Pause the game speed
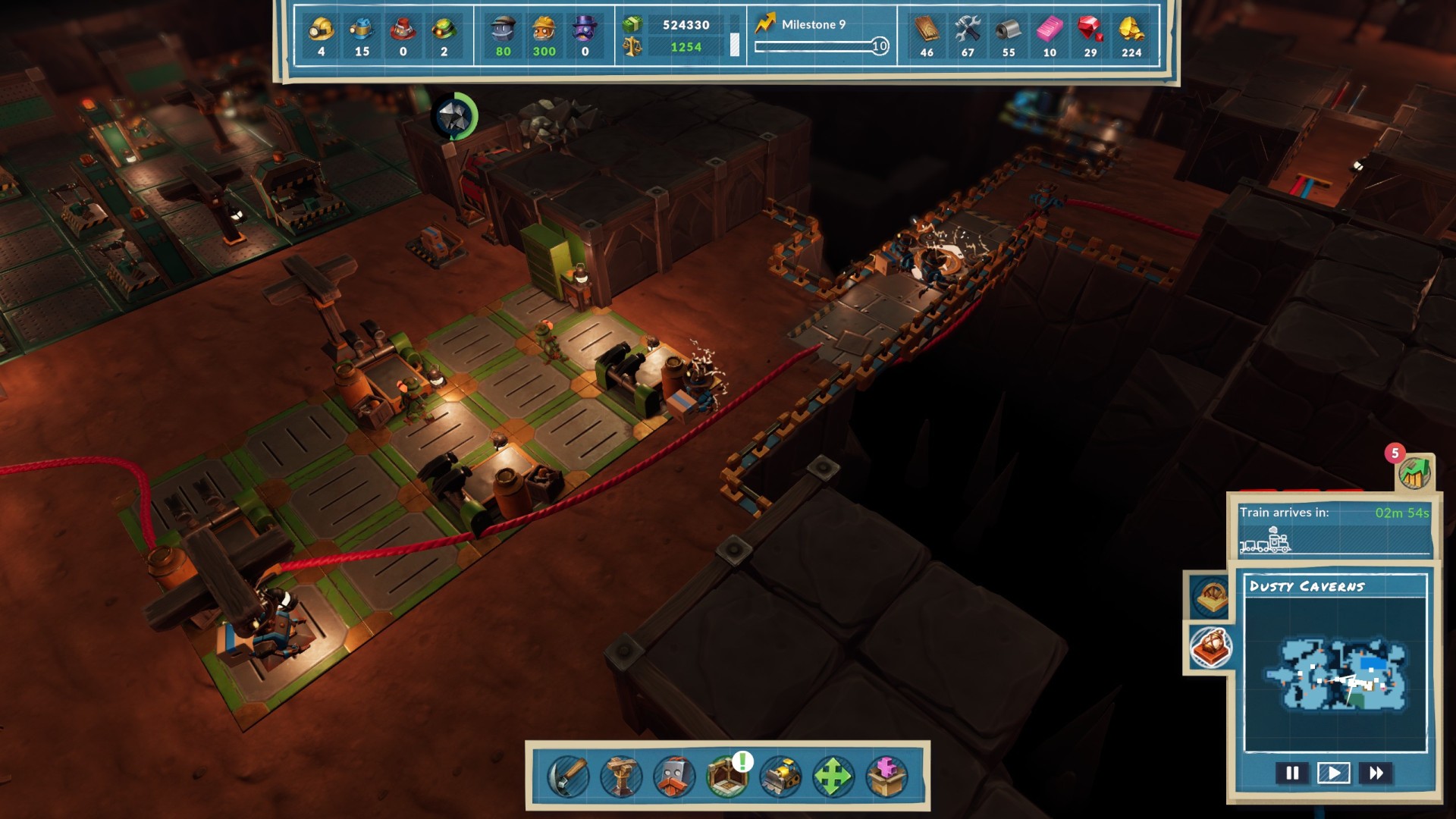Image resolution: width=1456 pixels, height=819 pixels. 1292,773
